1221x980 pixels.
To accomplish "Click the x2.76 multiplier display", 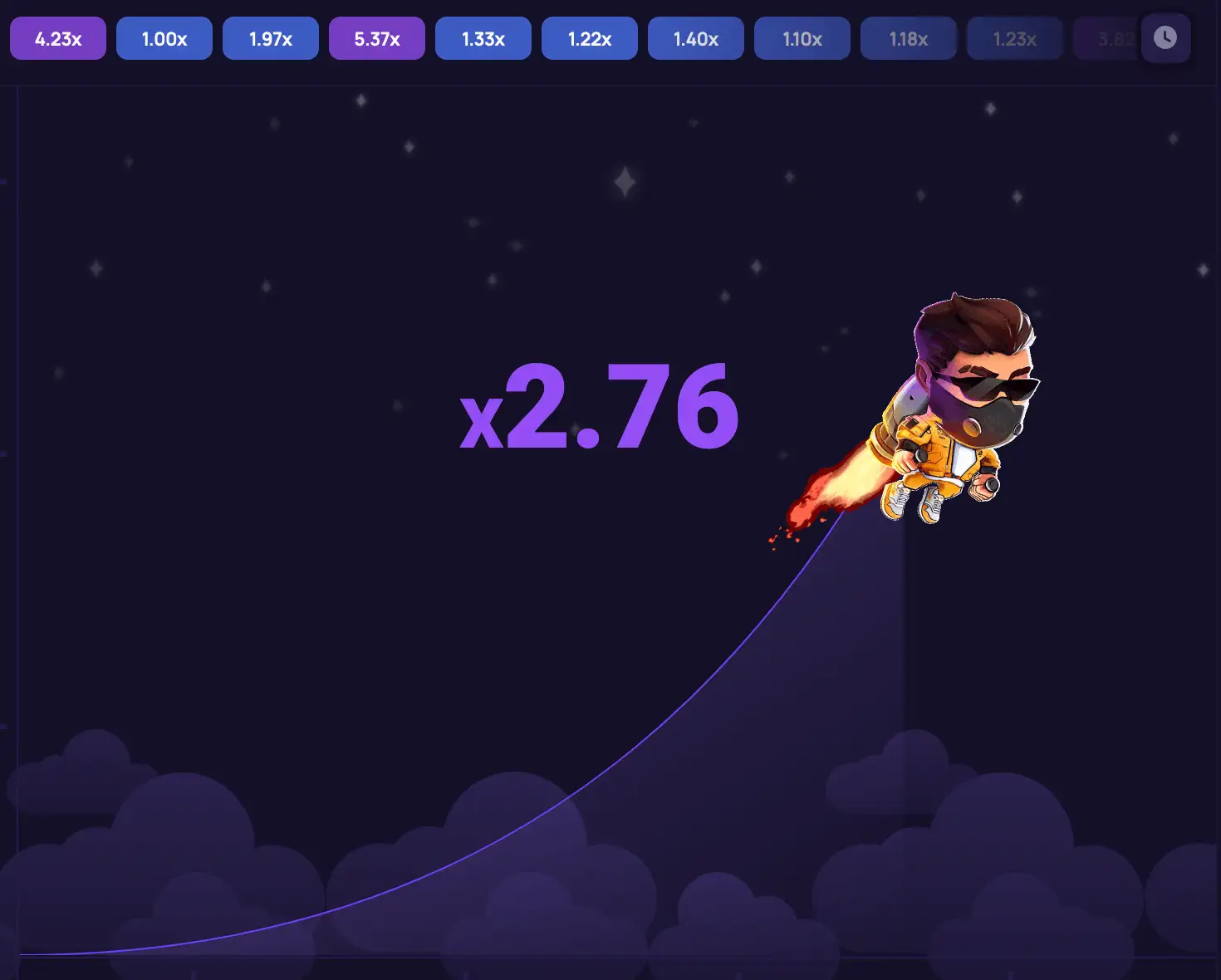I will 600,407.
